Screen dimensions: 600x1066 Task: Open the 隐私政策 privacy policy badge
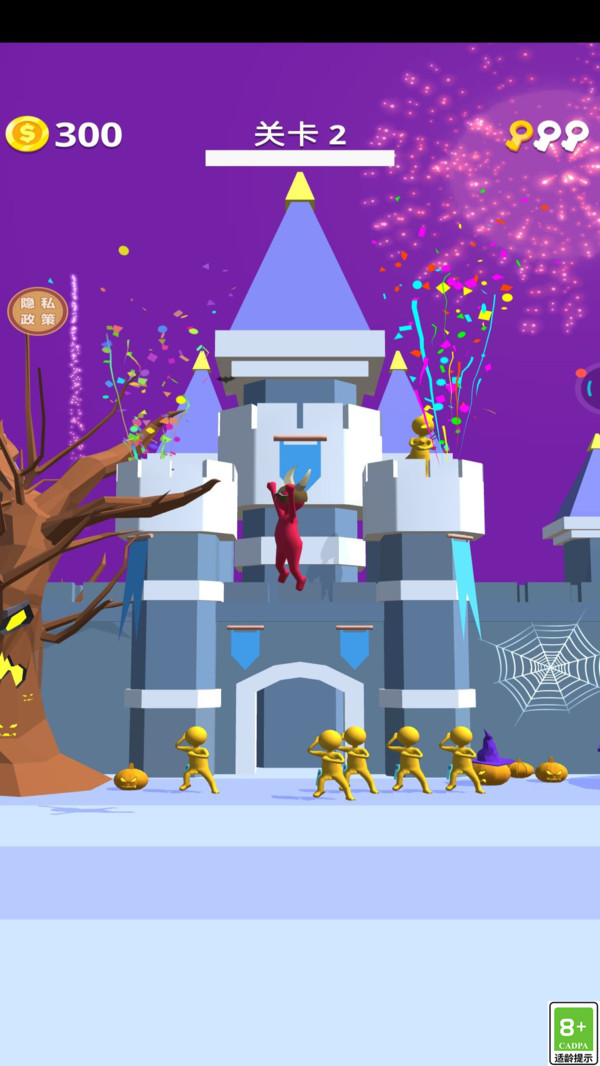coord(38,311)
